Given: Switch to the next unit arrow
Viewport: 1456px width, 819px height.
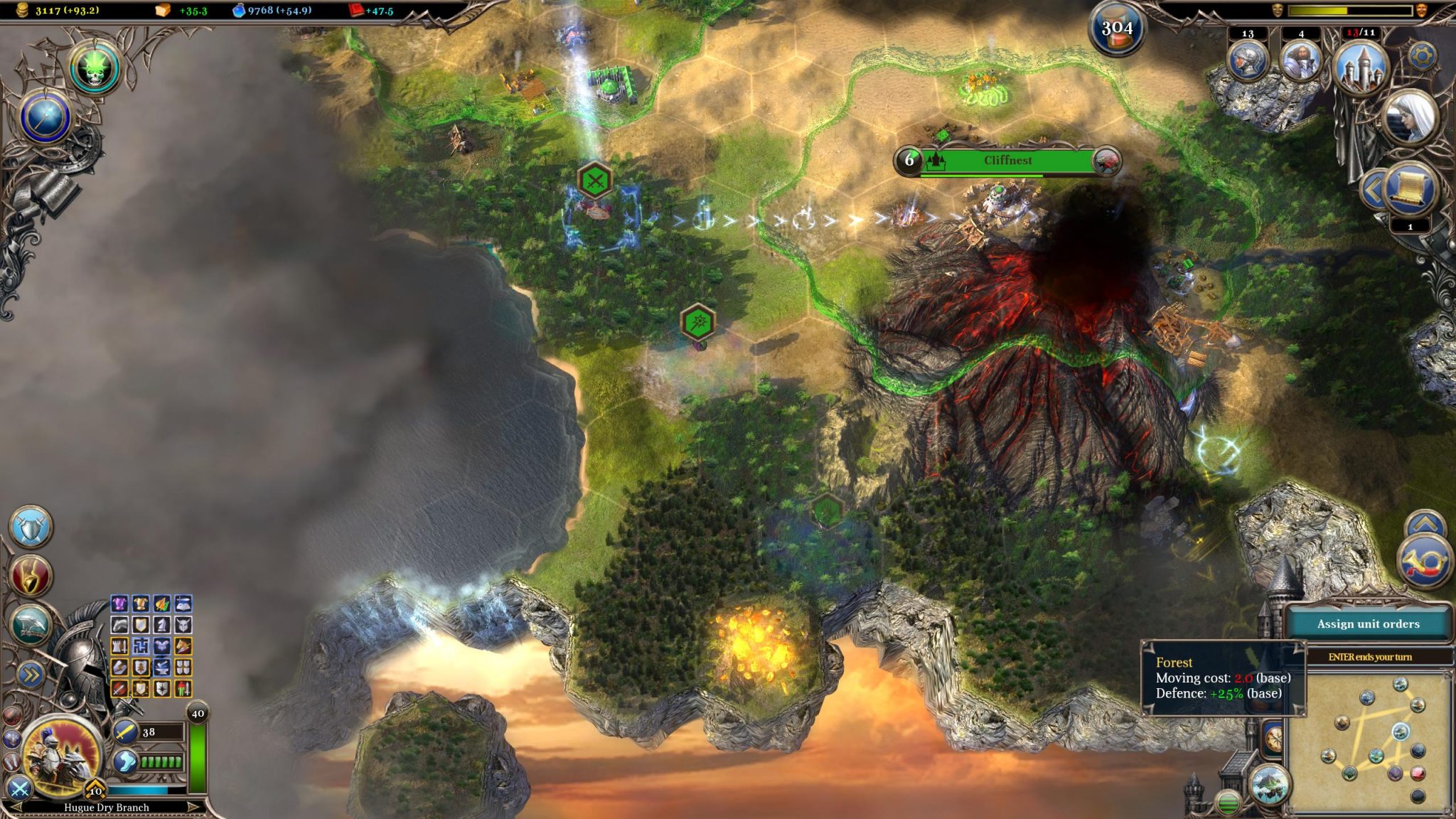Looking at the screenshot, I should 193,807.
